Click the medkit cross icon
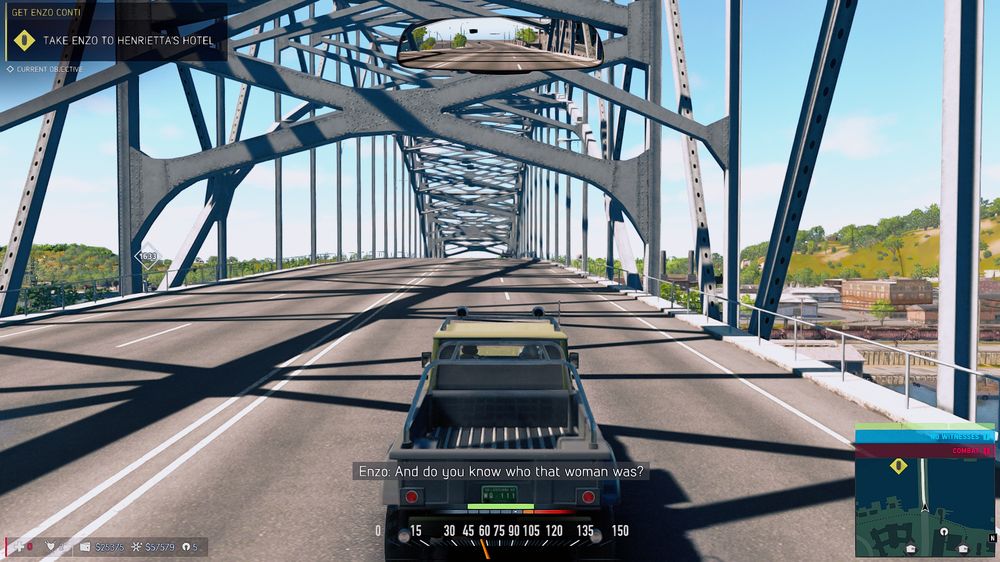The image size is (1000, 562). [x=18, y=547]
